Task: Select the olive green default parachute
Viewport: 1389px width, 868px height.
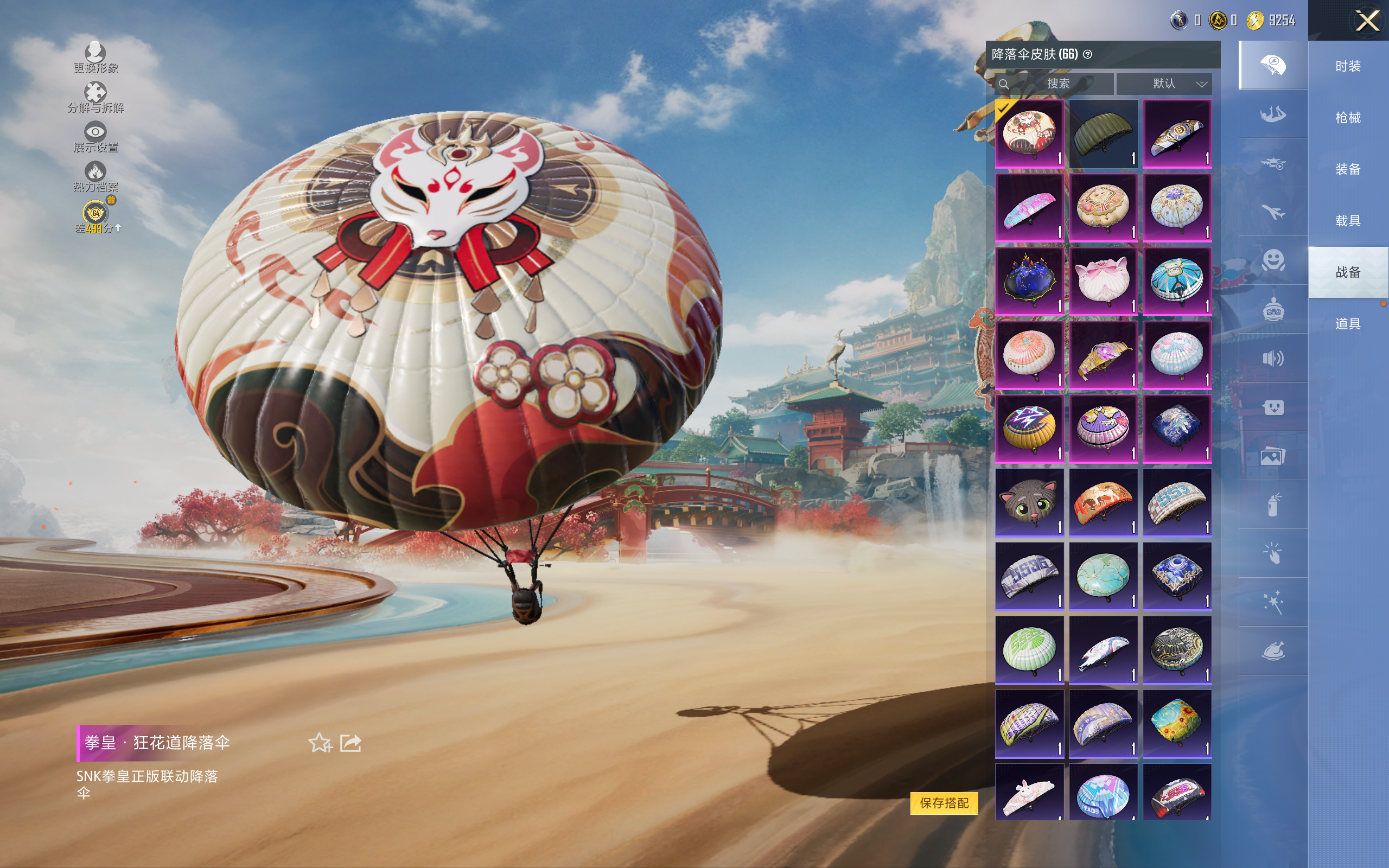Action: [x=1103, y=134]
